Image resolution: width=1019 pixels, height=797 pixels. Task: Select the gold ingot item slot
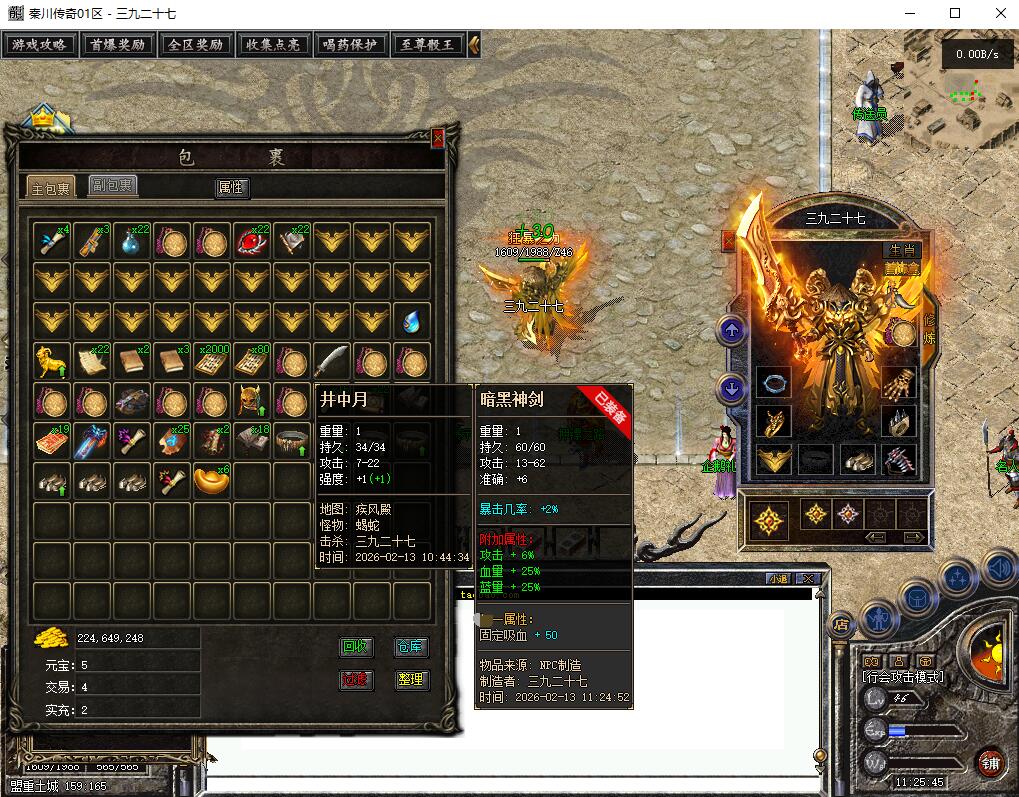coord(211,480)
